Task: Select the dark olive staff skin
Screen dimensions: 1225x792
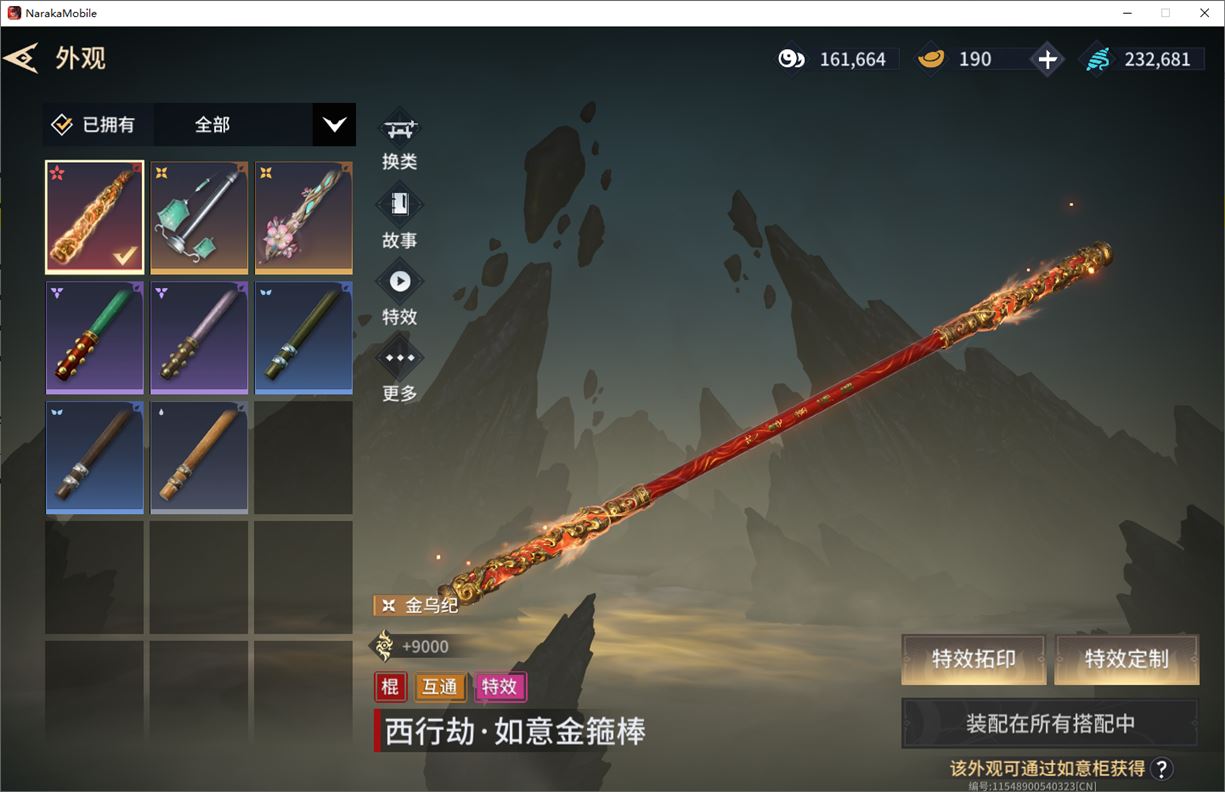Action: click(303, 337)
